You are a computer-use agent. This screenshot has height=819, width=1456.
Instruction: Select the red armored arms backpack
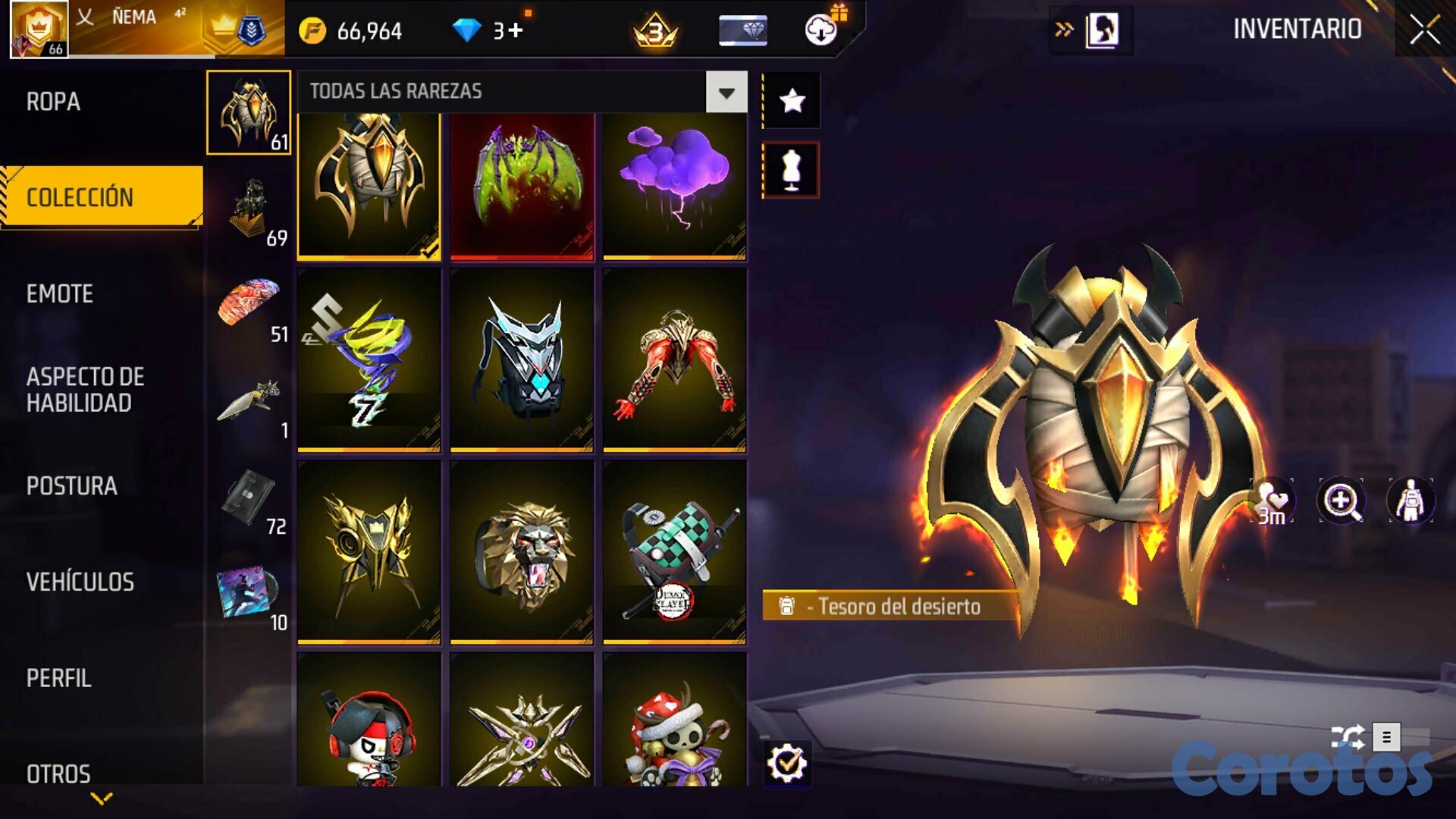point(674,360)
